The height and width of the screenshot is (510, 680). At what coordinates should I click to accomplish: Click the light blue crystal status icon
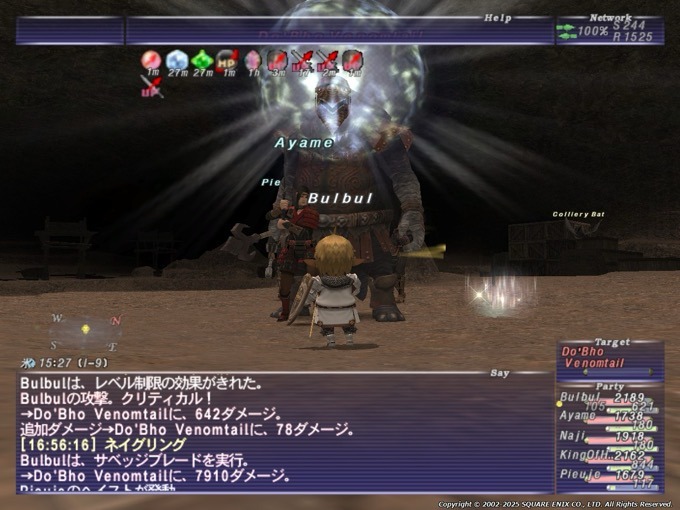177,61
